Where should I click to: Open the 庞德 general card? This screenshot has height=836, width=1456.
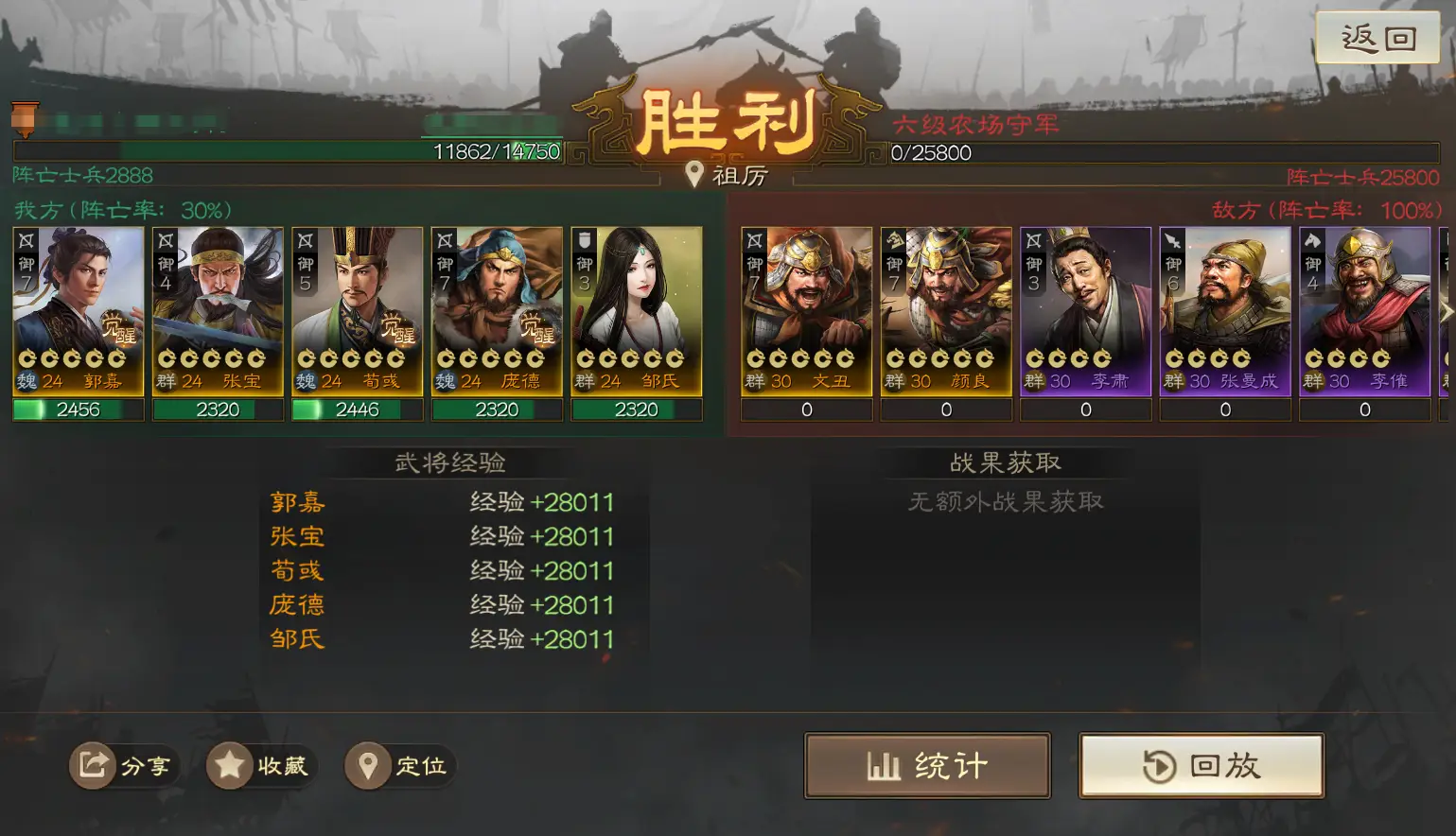[497, 311]
